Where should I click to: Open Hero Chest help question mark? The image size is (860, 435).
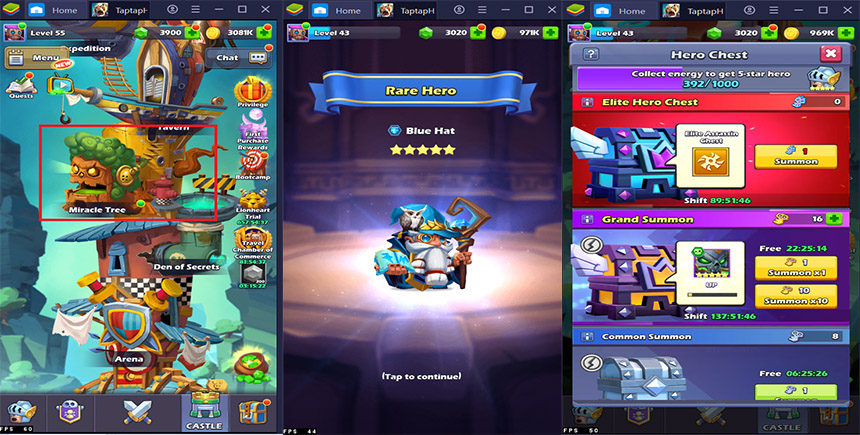tap(591, 54)
